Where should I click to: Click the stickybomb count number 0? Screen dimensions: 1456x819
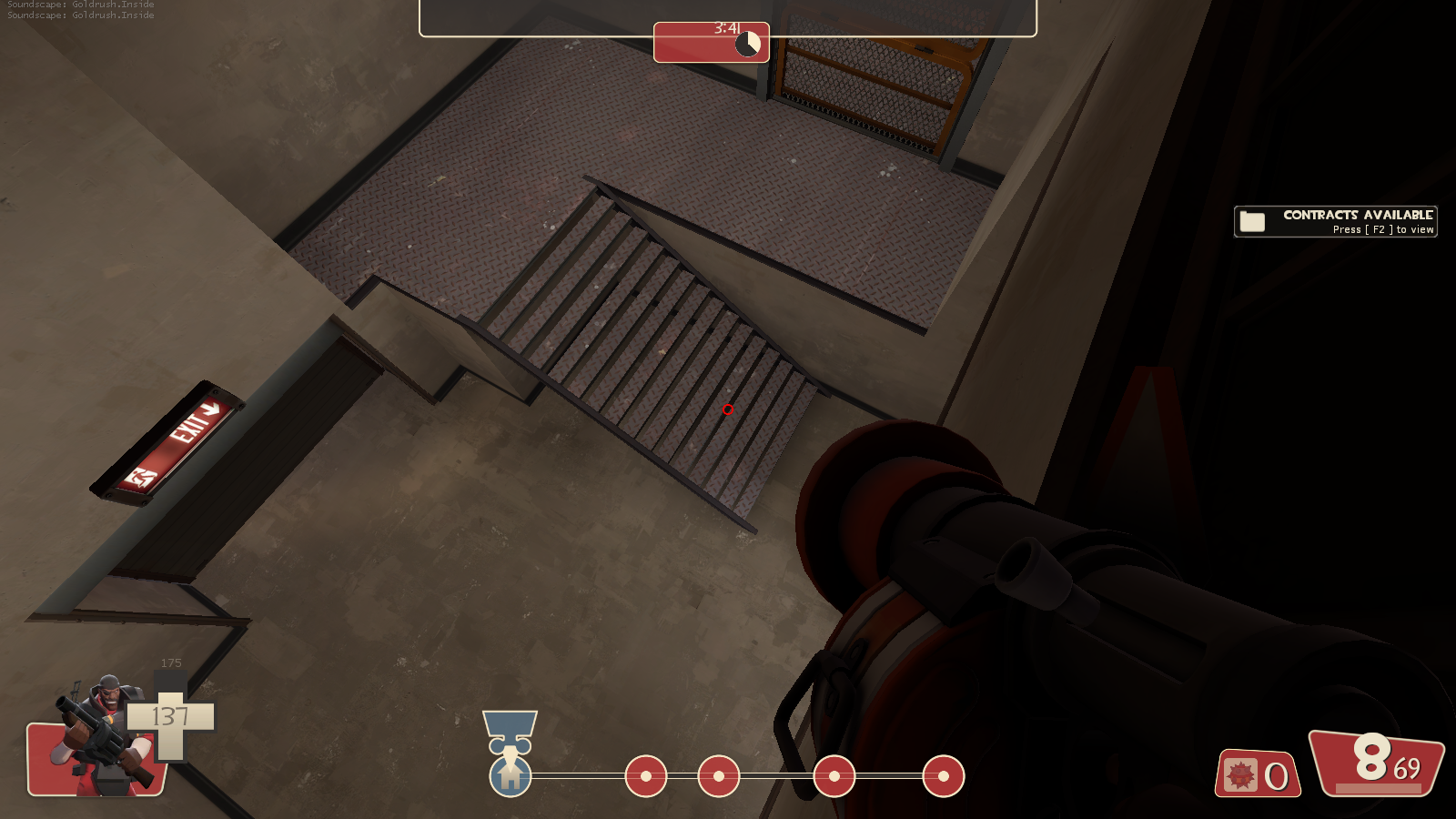[x=1277, y=773]
